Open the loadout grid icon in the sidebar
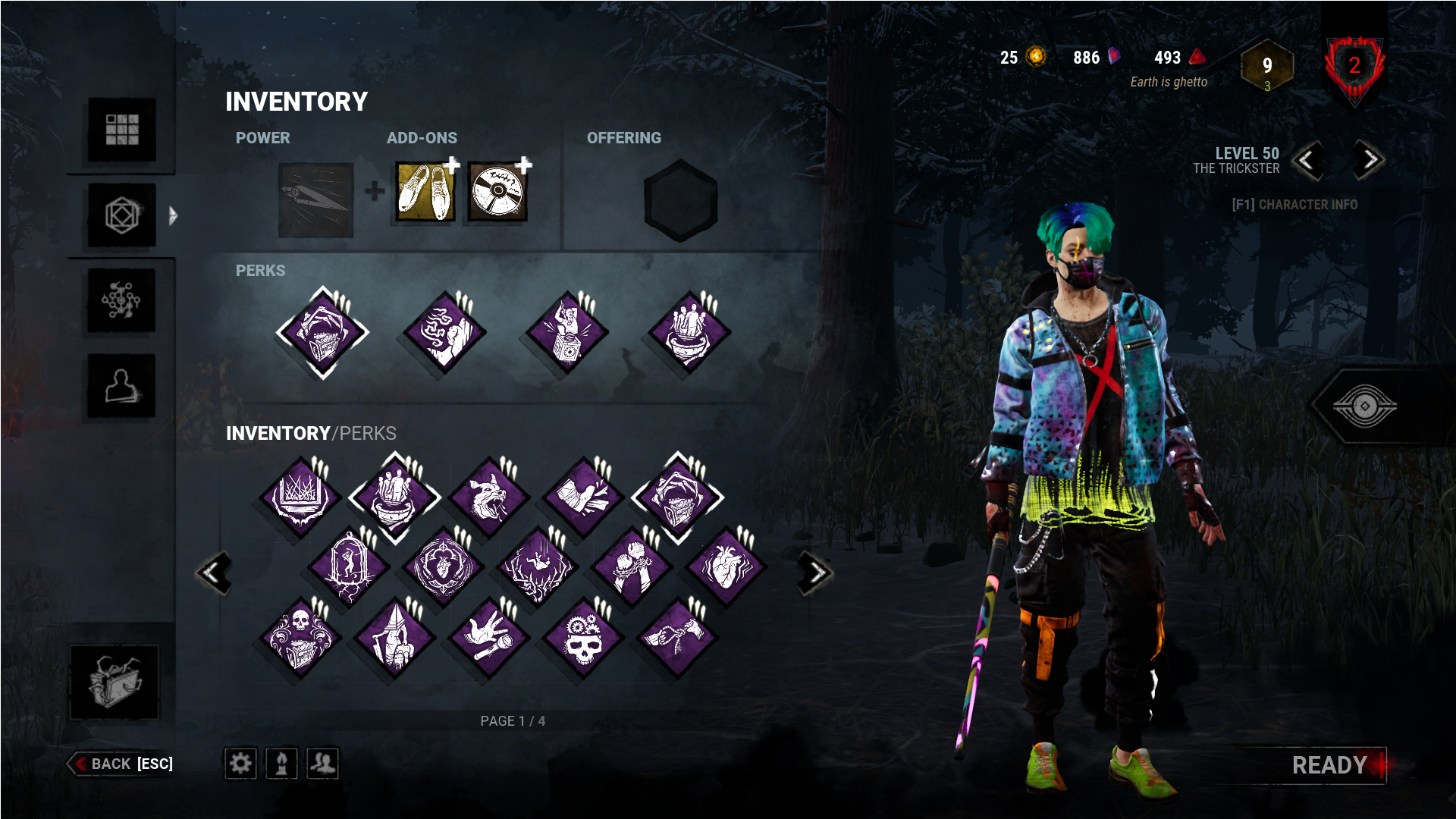This screenshot has height=819, width=1456. 121,130
